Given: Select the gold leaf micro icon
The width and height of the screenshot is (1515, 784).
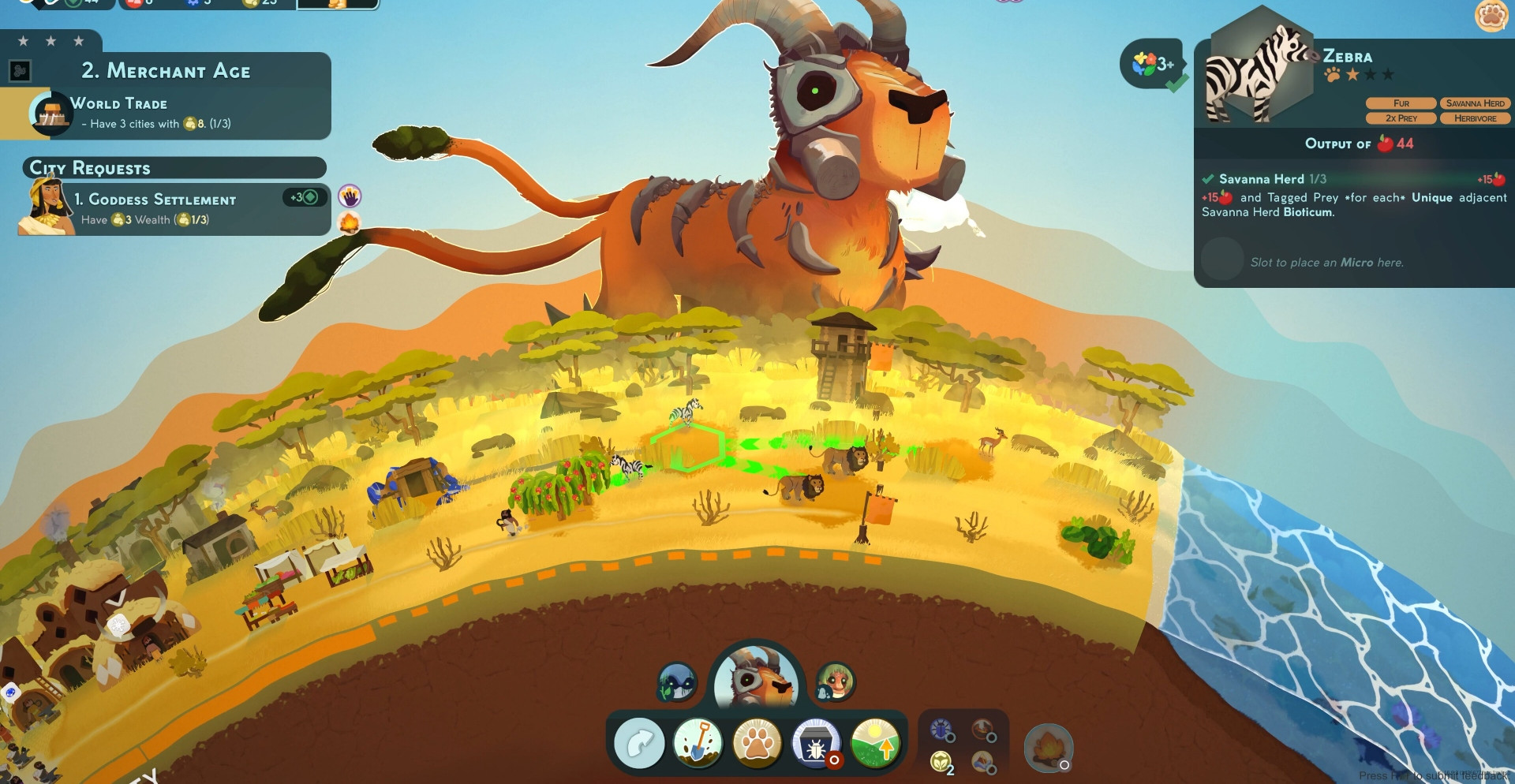Looking at the screenshot, I should 941,762.
